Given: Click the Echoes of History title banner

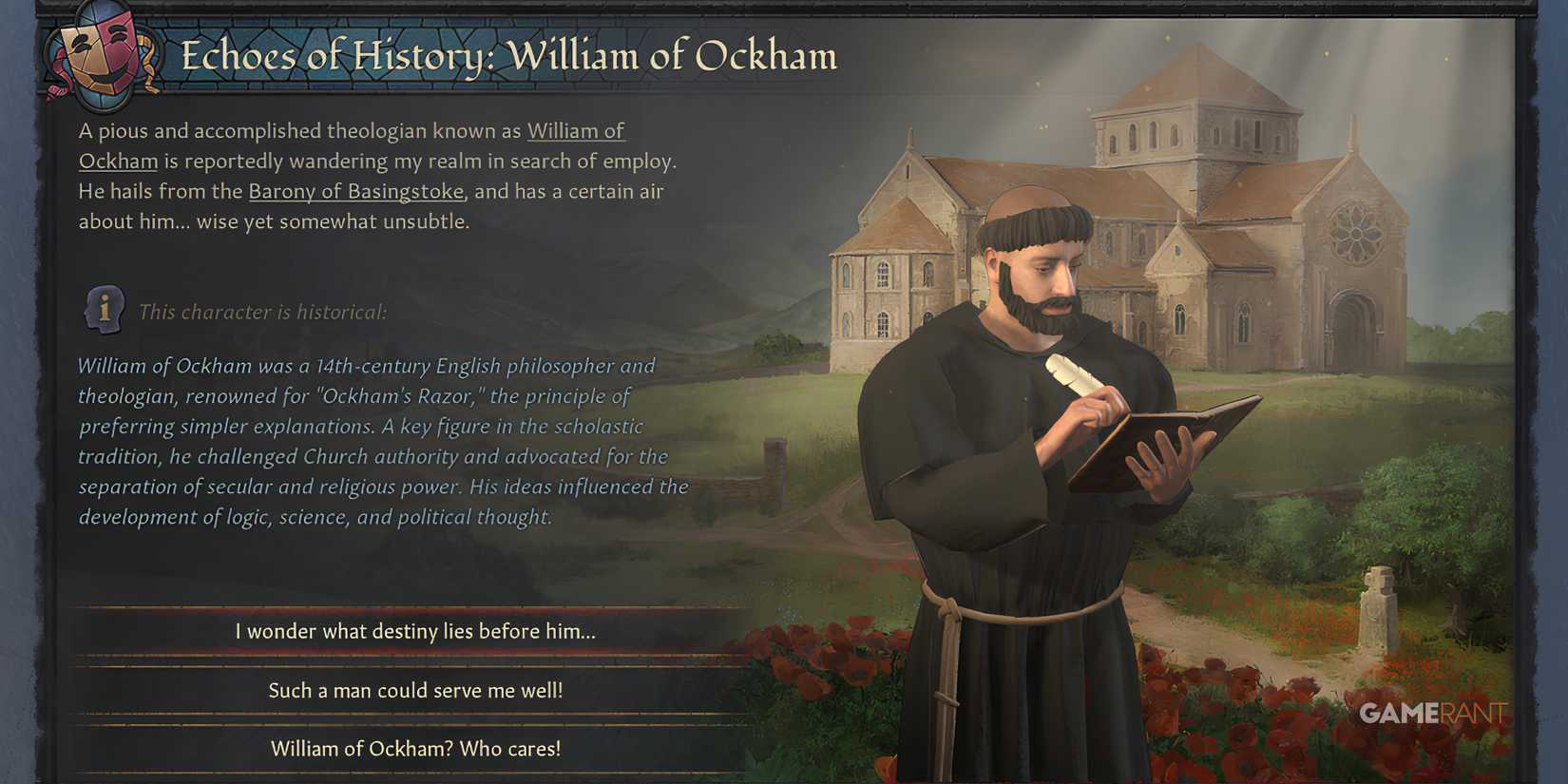Looking at the screenshot, I should click(510, 56).
